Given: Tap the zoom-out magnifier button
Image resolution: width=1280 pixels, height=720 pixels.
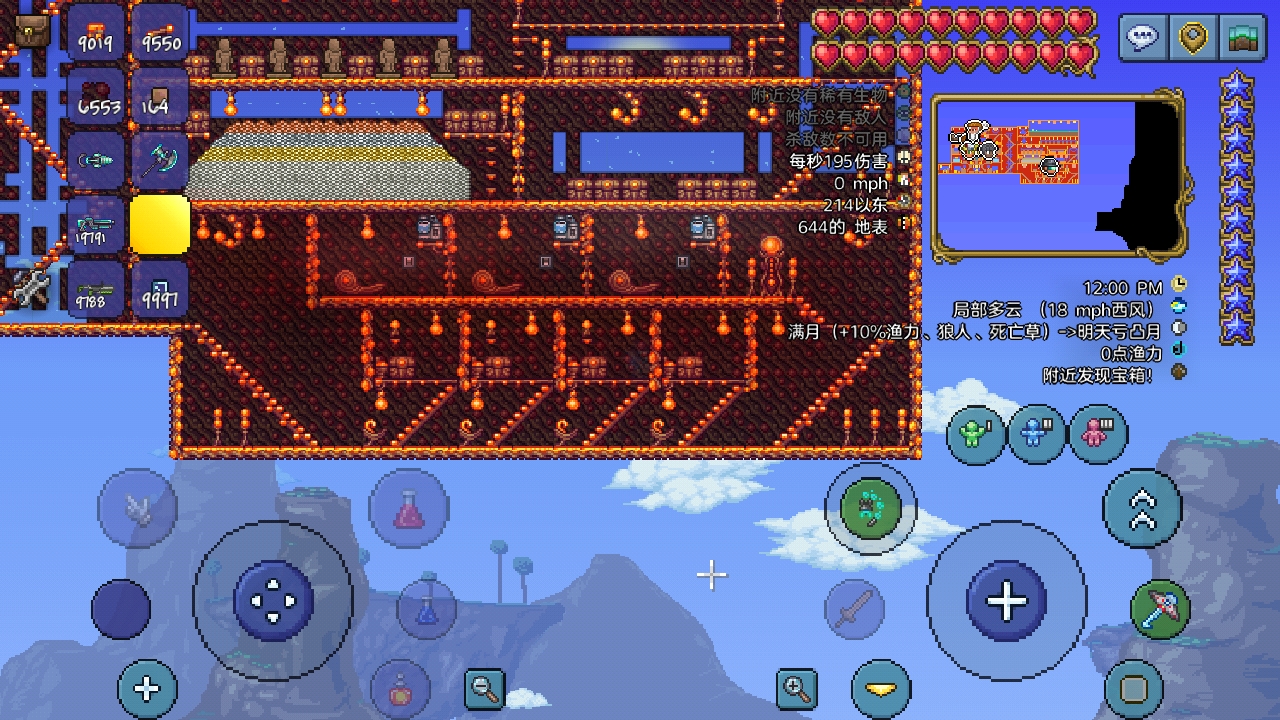Looking at the screenshot, I should coord(485,688).
